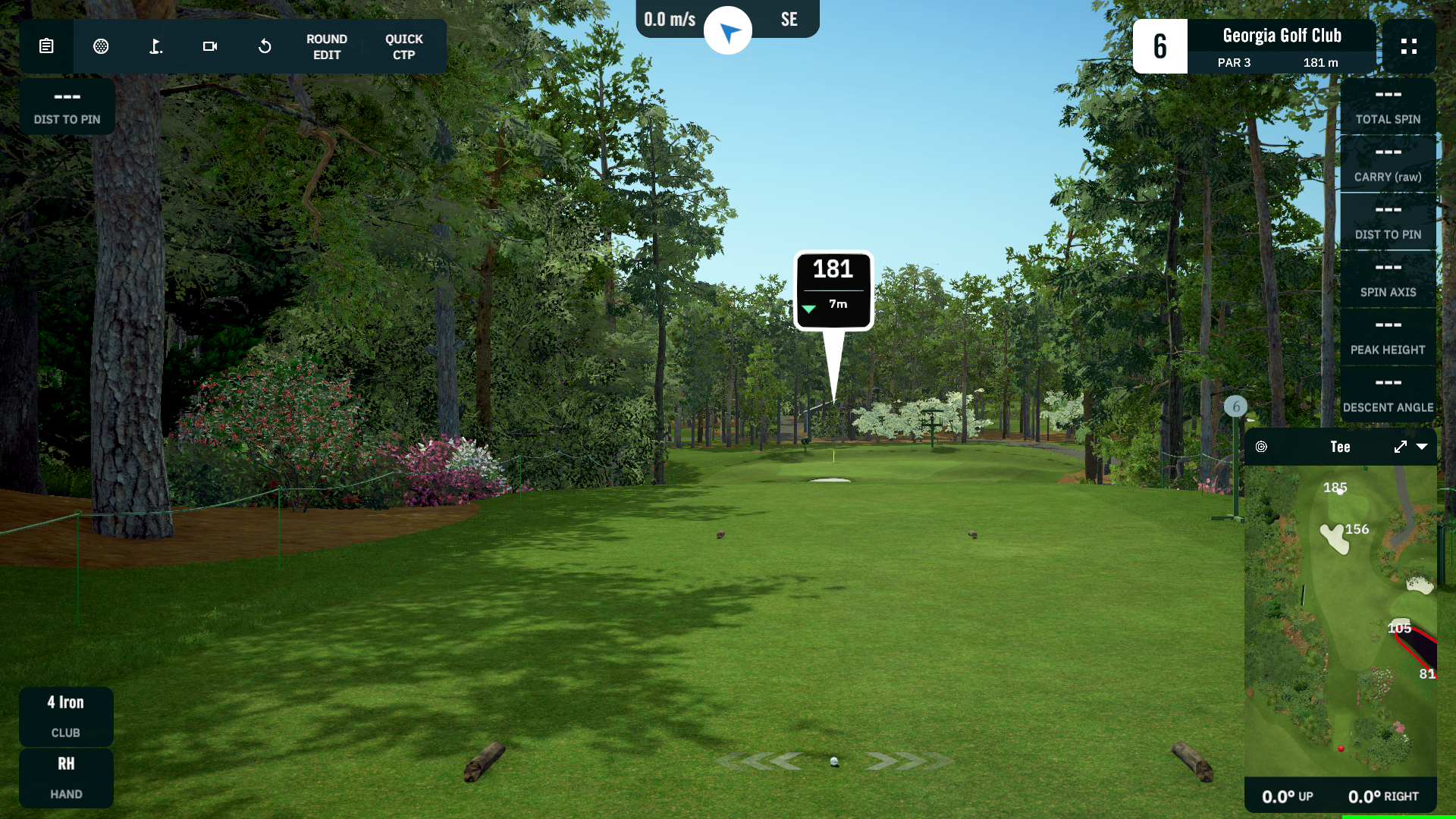Image resolution: width=1456 pixels, height=819 pixels.
Task: Open the four-dot grid menu
Action: click(x=1409, y=46)
